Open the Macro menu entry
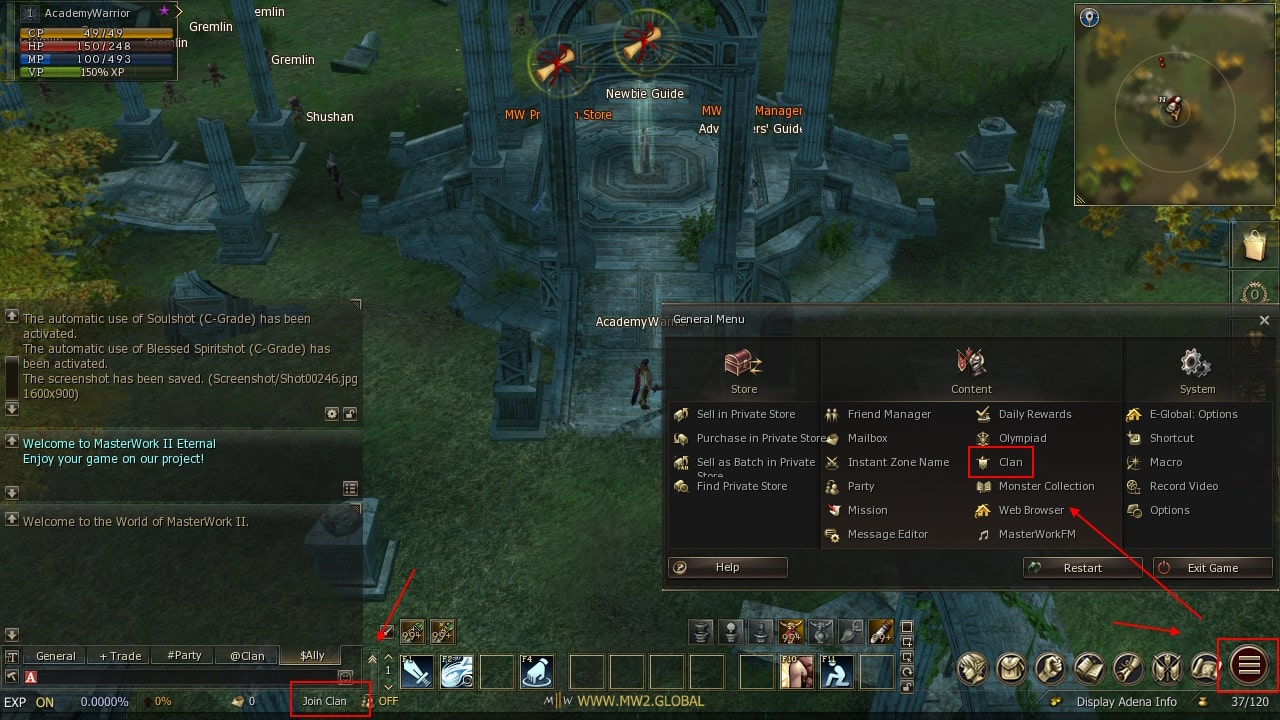The height and width of the screenshot is (720, 1280). click(1165, 462)
